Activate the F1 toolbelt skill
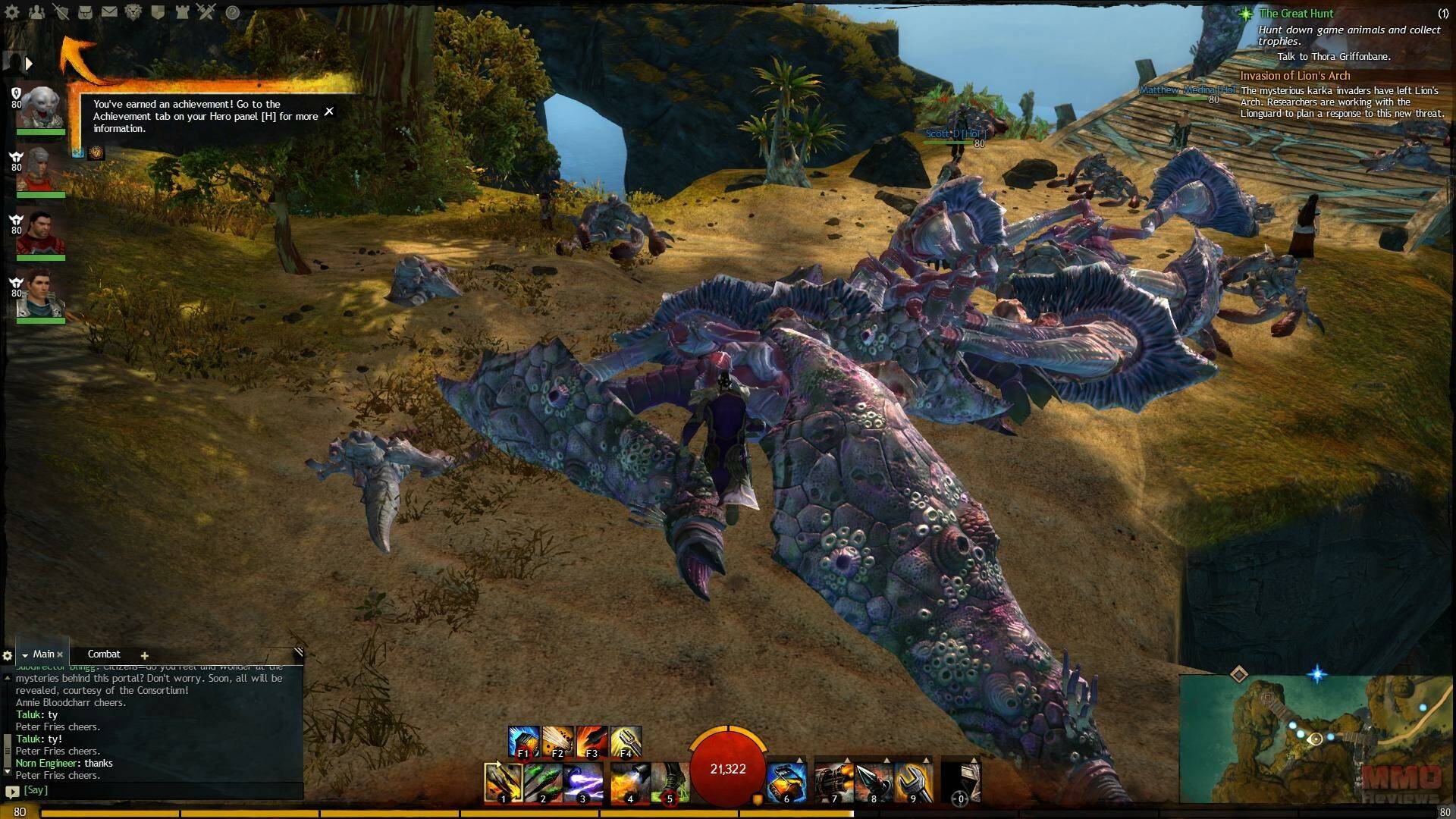Screen dimensions: 1456x819 [x=523, y=742]
